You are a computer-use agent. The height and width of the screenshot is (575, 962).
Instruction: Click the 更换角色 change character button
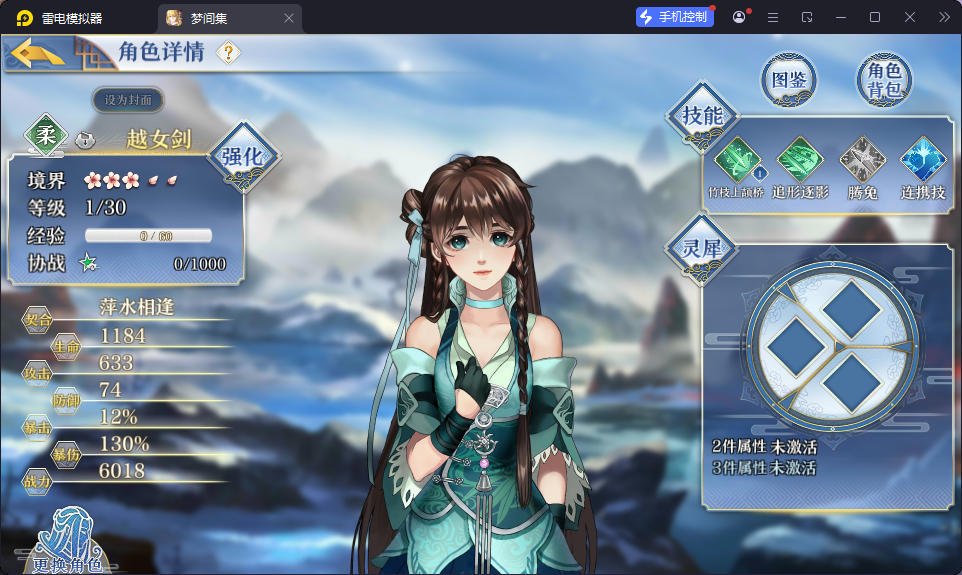click(67, 545)
